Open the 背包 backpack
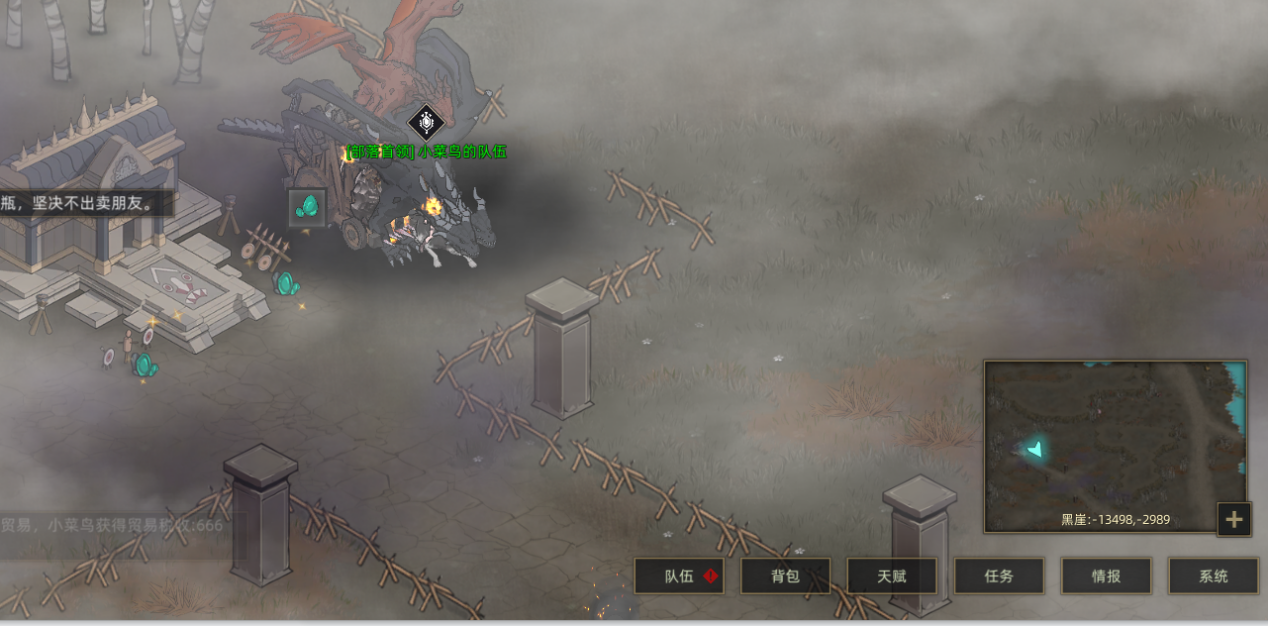 point(785,576)
